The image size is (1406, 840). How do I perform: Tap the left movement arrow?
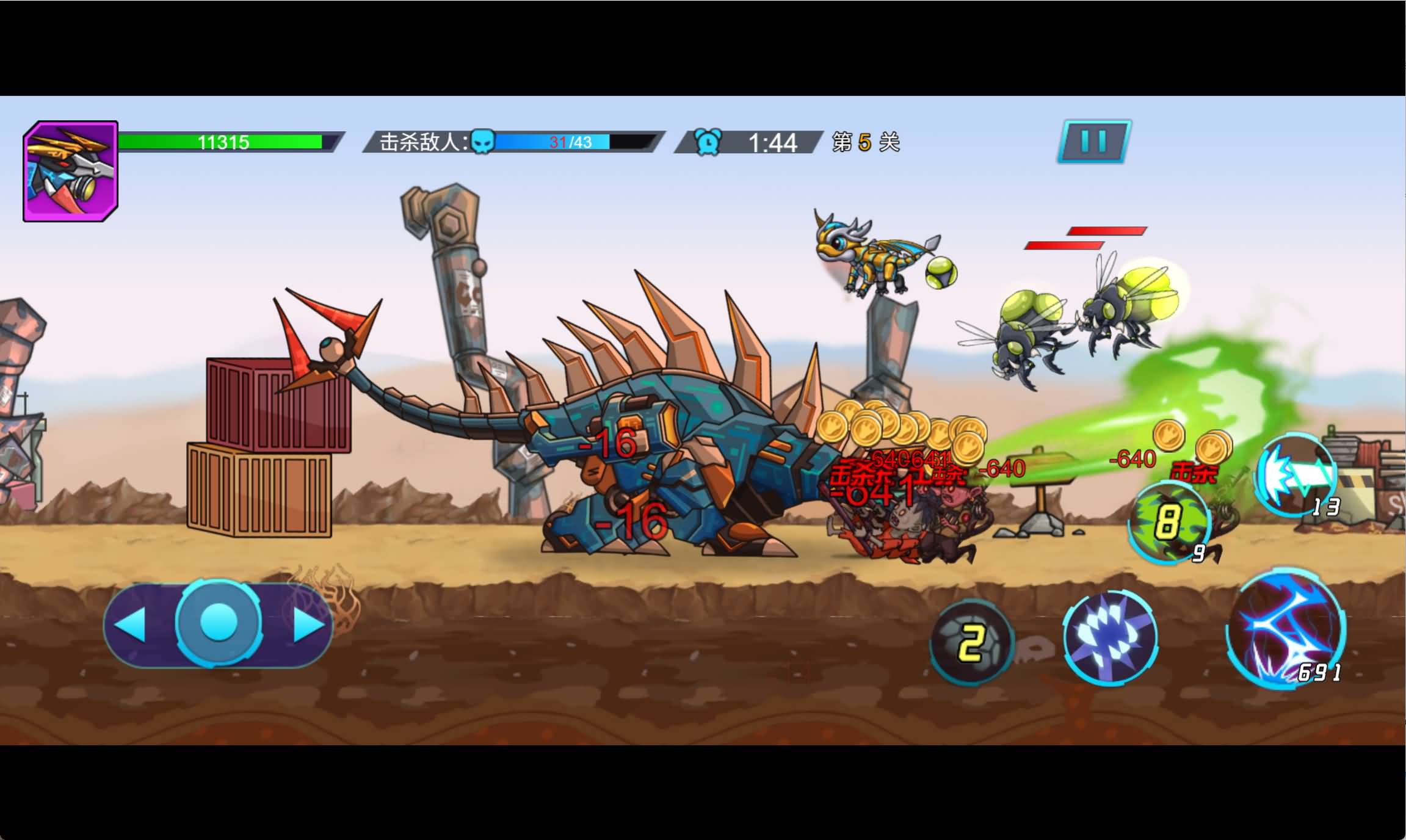tap(131, 625)
